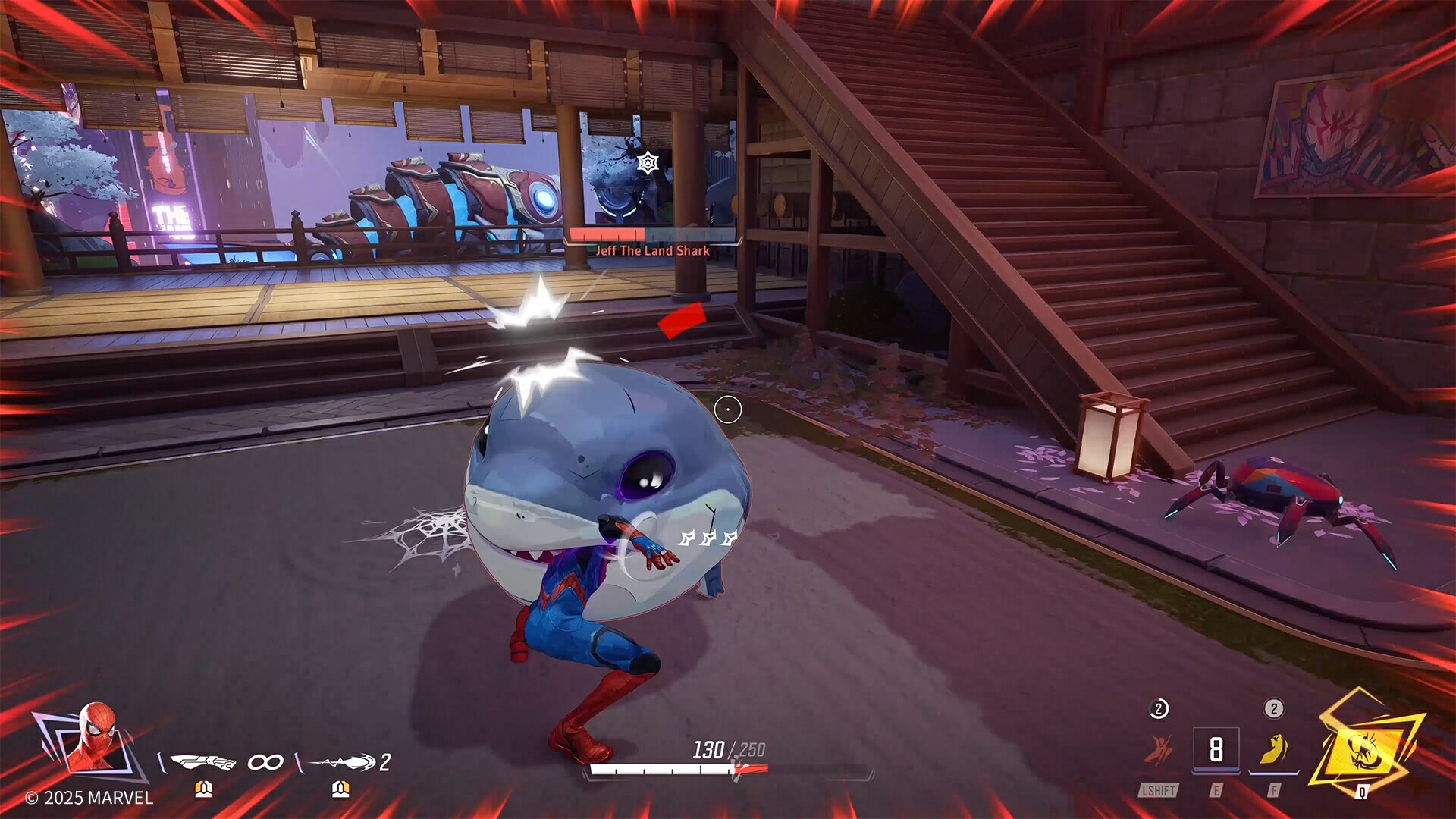Image resolution: width=1456 pixels, height=819 pixels.
Task: Select the yellow F ability icon
Action: (1276, 748)
